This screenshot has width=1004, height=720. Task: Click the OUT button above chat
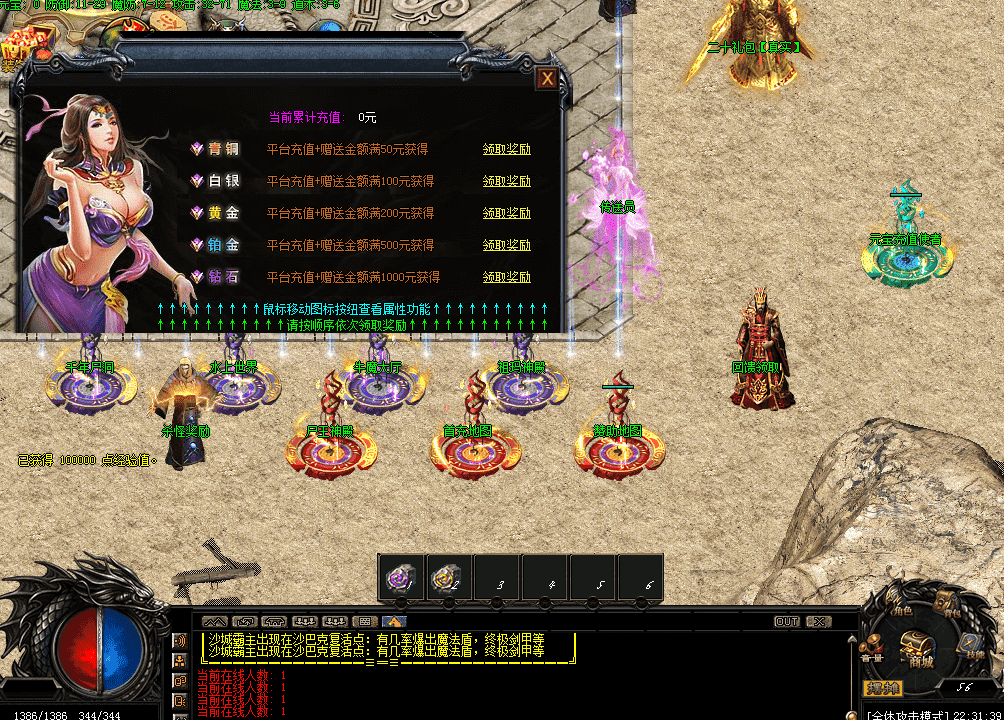click(x=787, y=622)
